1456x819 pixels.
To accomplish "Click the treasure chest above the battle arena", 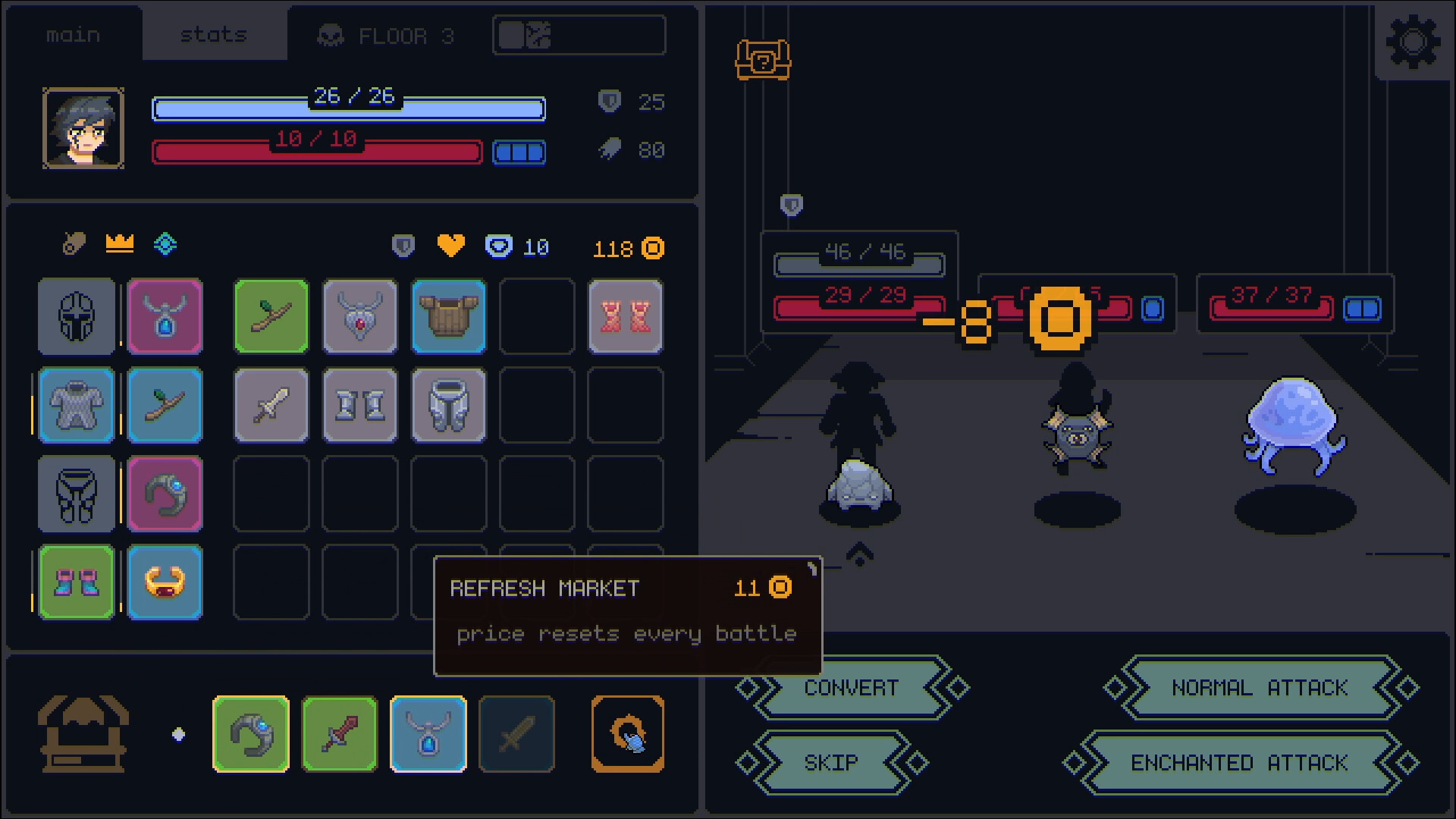I will tap(762, 61).
